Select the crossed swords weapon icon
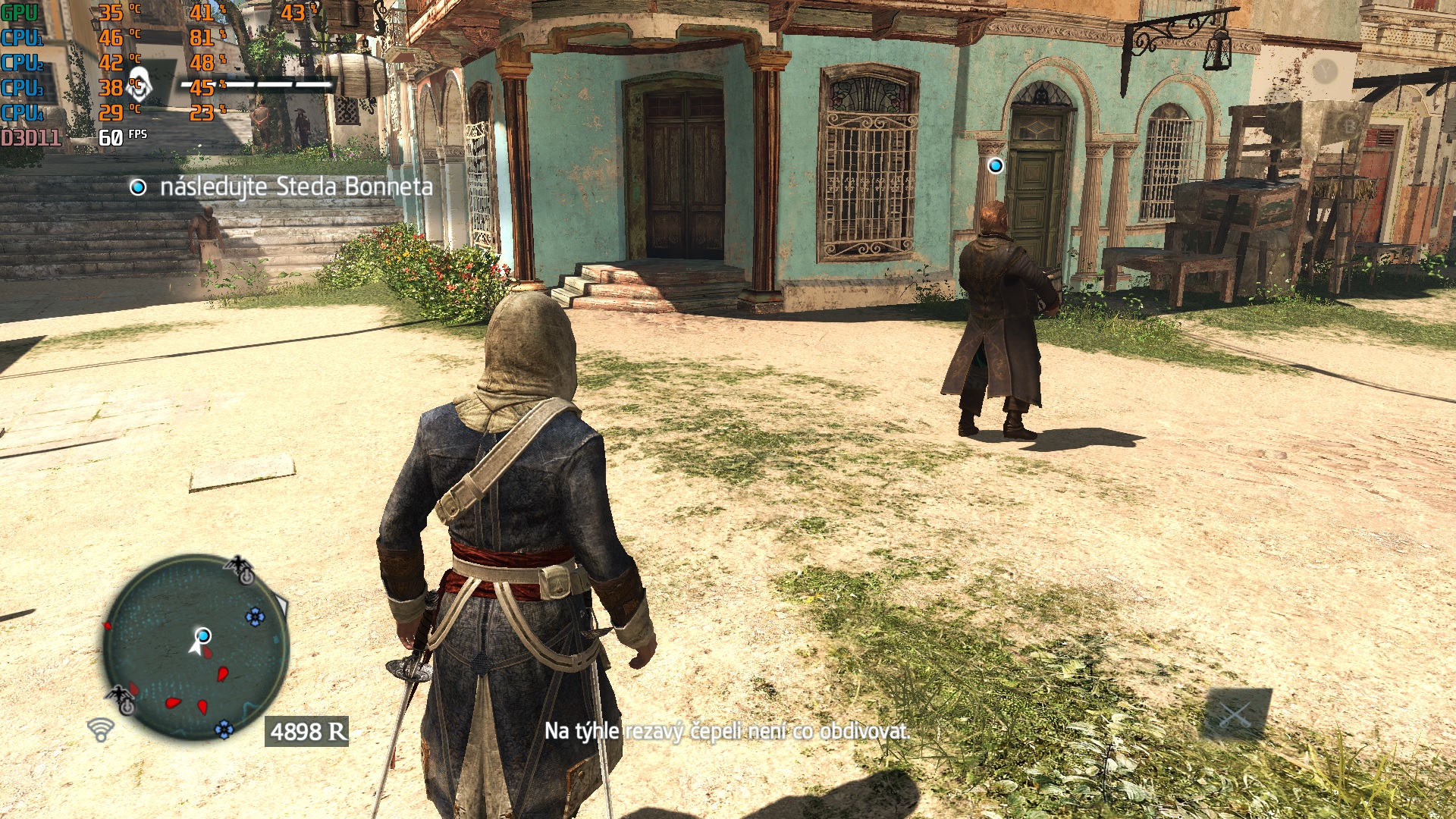The width and height of the screenshot is (1456, 819). coord(1236,714)
